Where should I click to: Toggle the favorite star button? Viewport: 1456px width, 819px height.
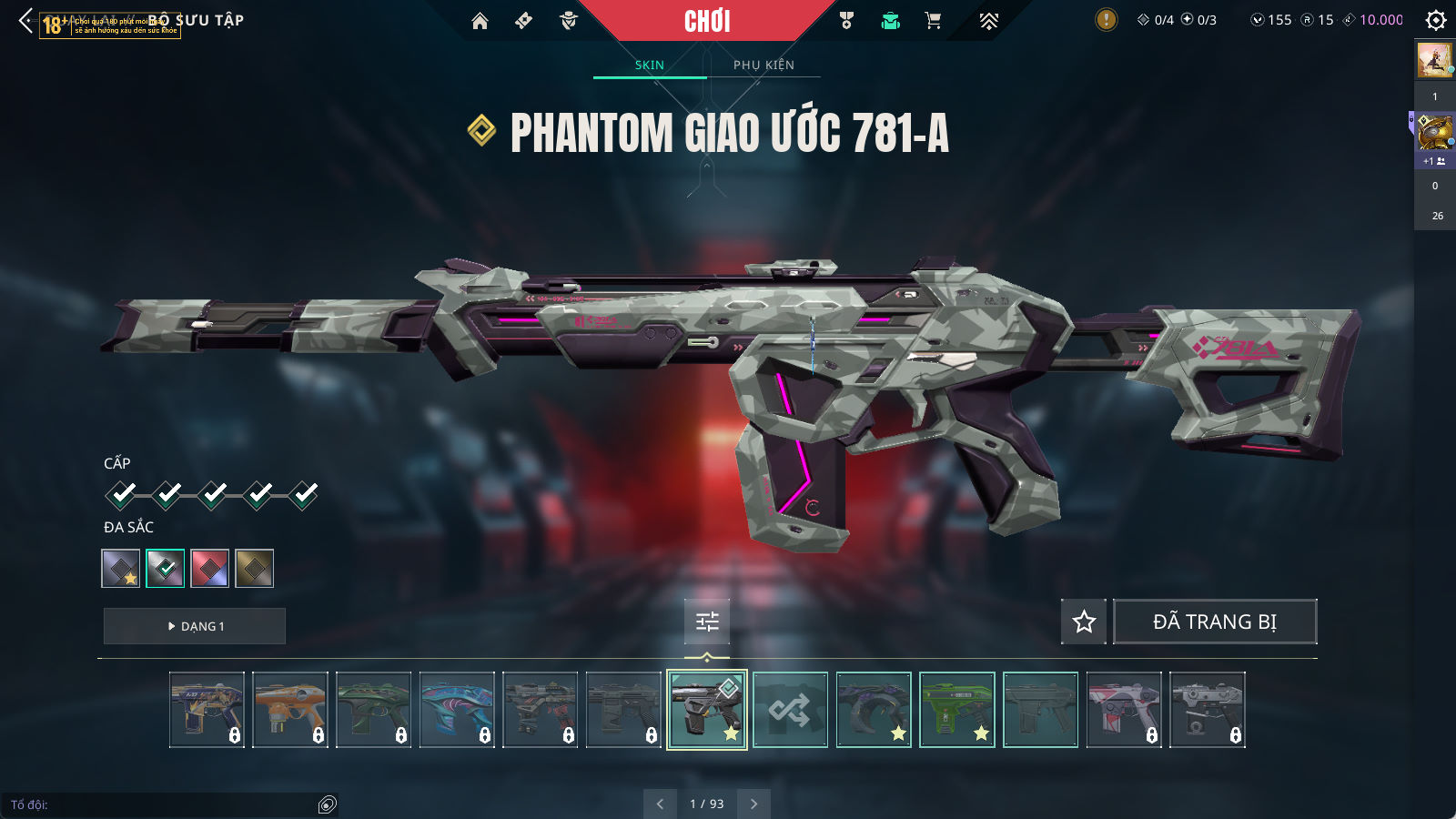(x=1084, y=622)
